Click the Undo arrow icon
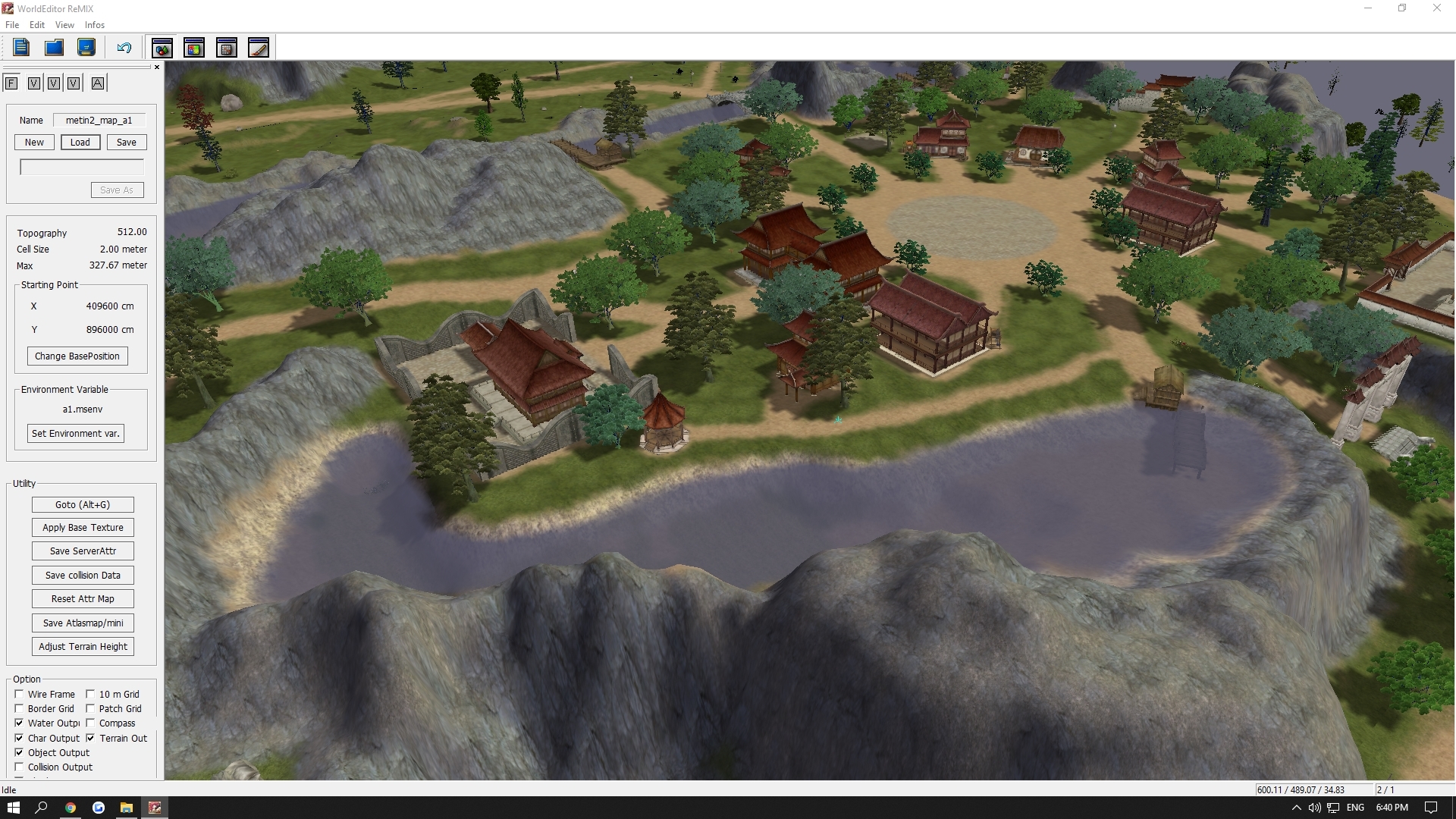This screenshot has width=1456, height=819. coord(124,47)
